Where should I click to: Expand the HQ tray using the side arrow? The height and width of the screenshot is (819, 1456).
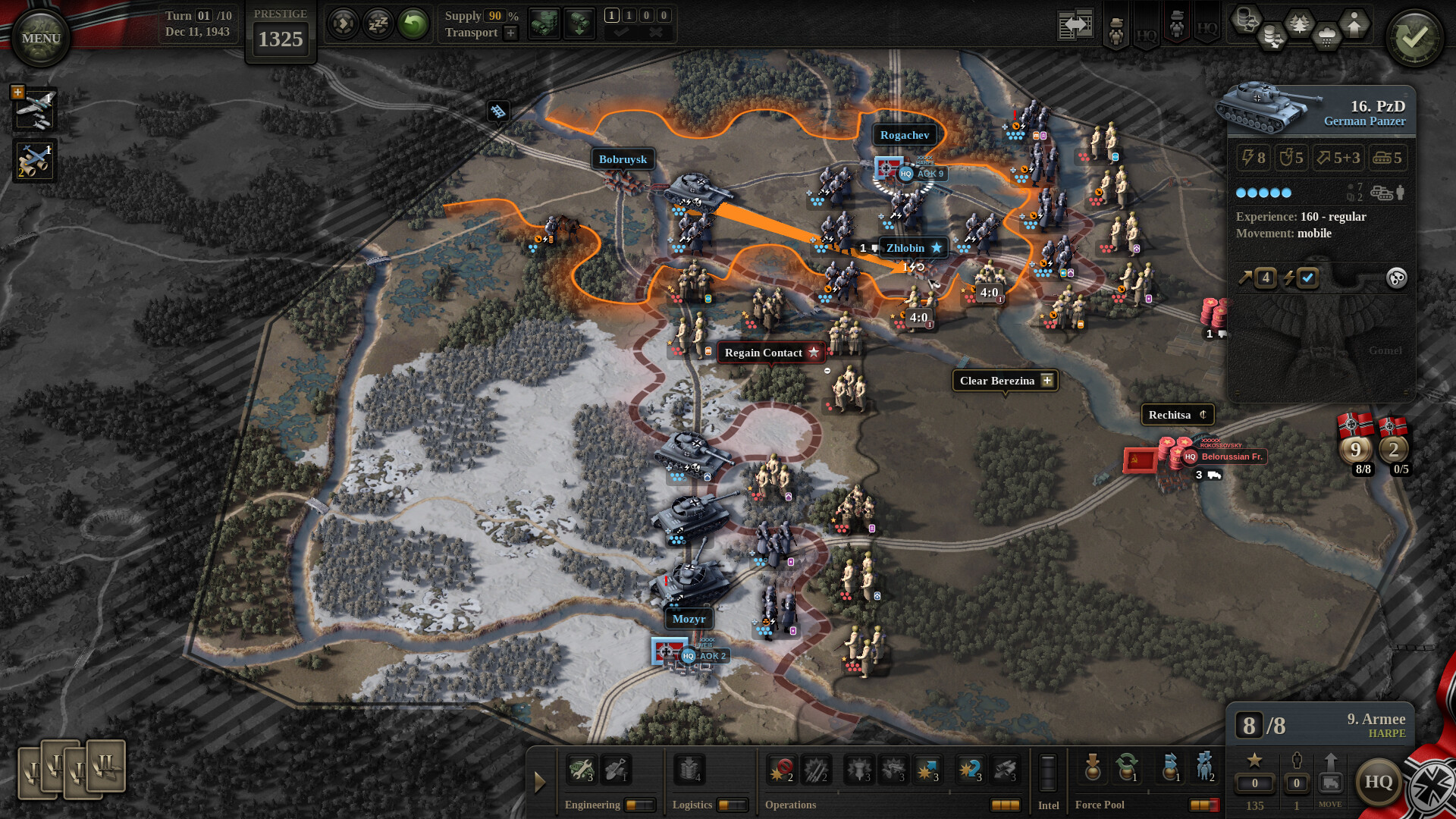pos(540,783)
